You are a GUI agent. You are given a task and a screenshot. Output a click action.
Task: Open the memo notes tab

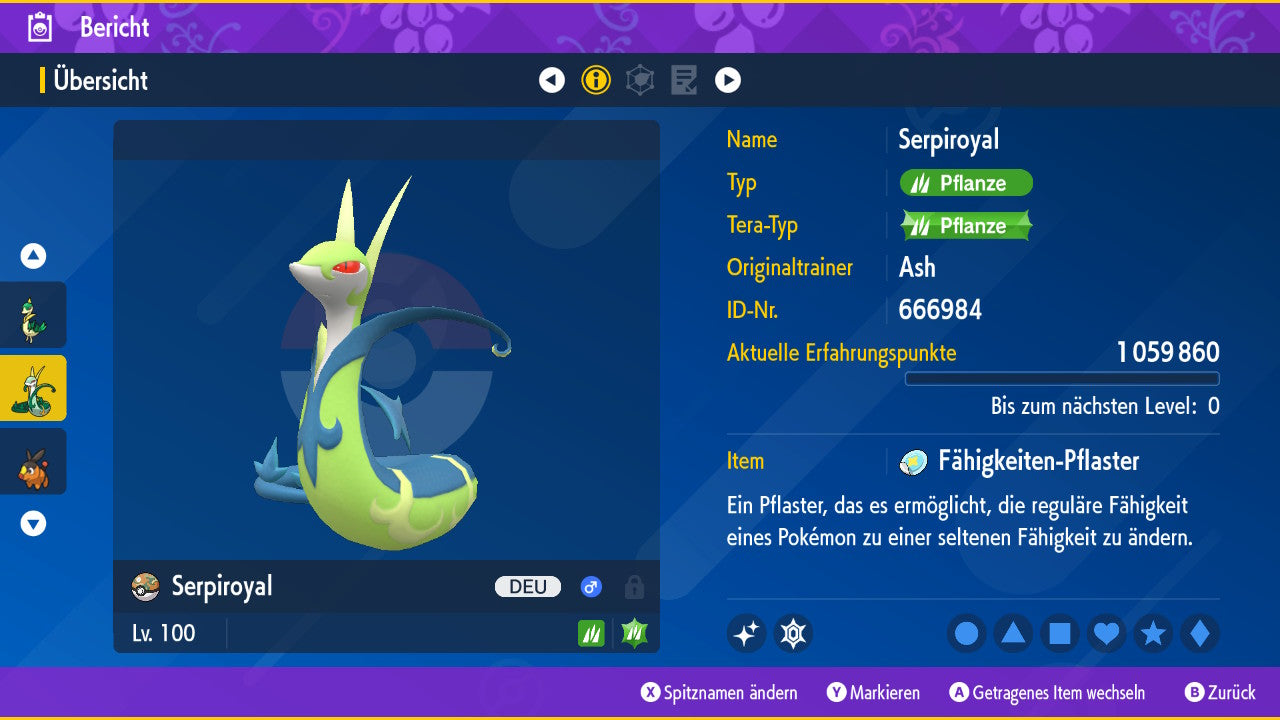tap(684, 80)
